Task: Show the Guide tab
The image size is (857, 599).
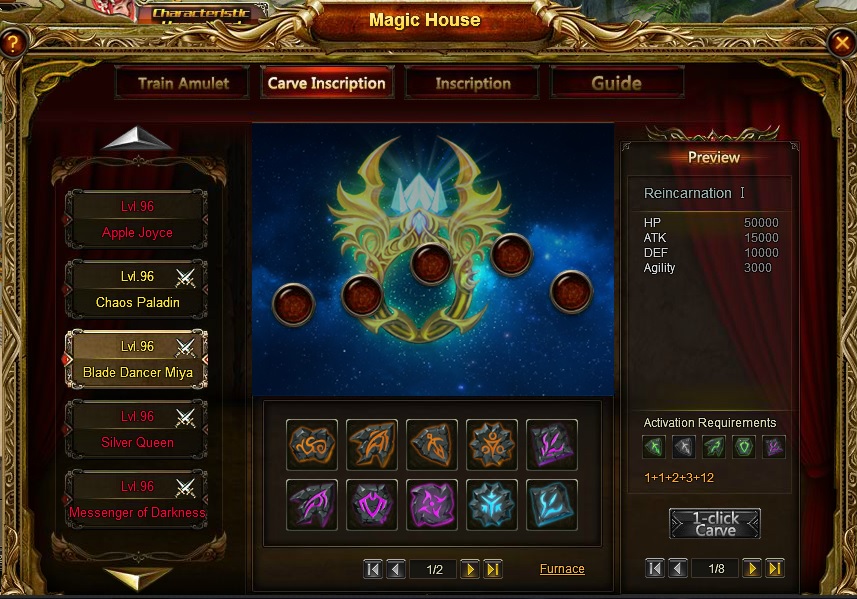Action: point(616,83)
